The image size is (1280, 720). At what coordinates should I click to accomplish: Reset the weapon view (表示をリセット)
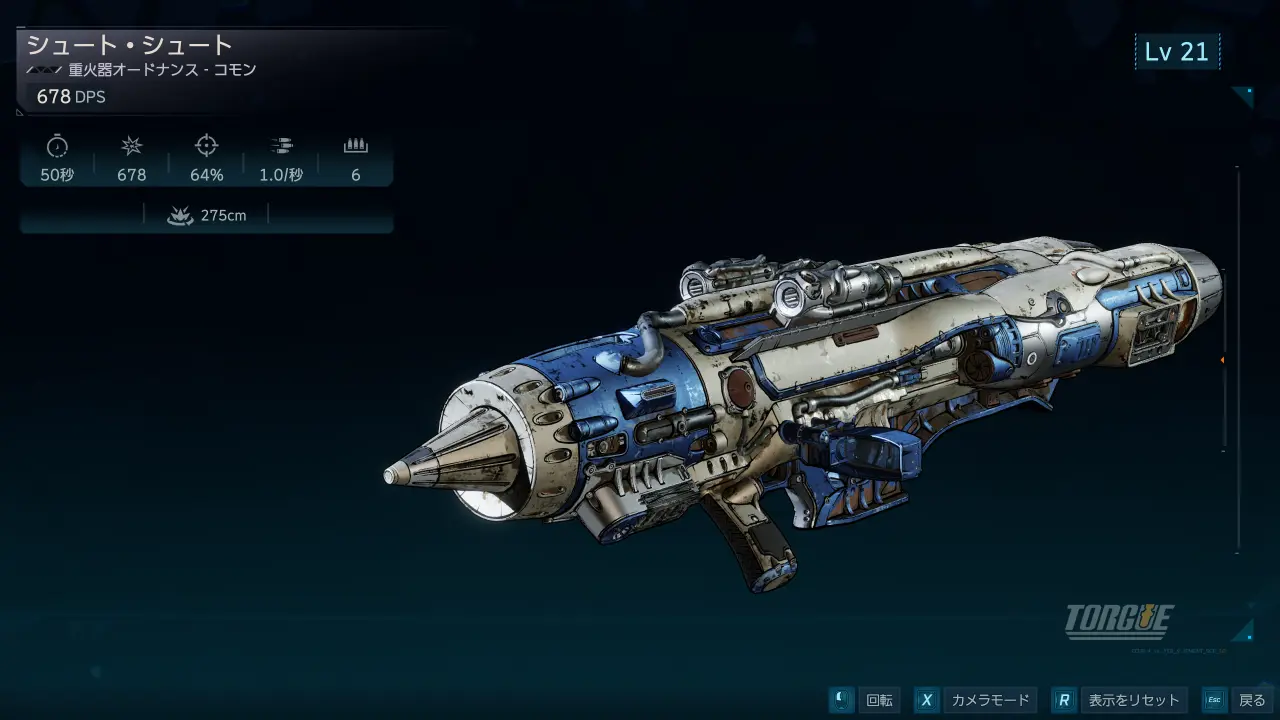[1120, 700]
